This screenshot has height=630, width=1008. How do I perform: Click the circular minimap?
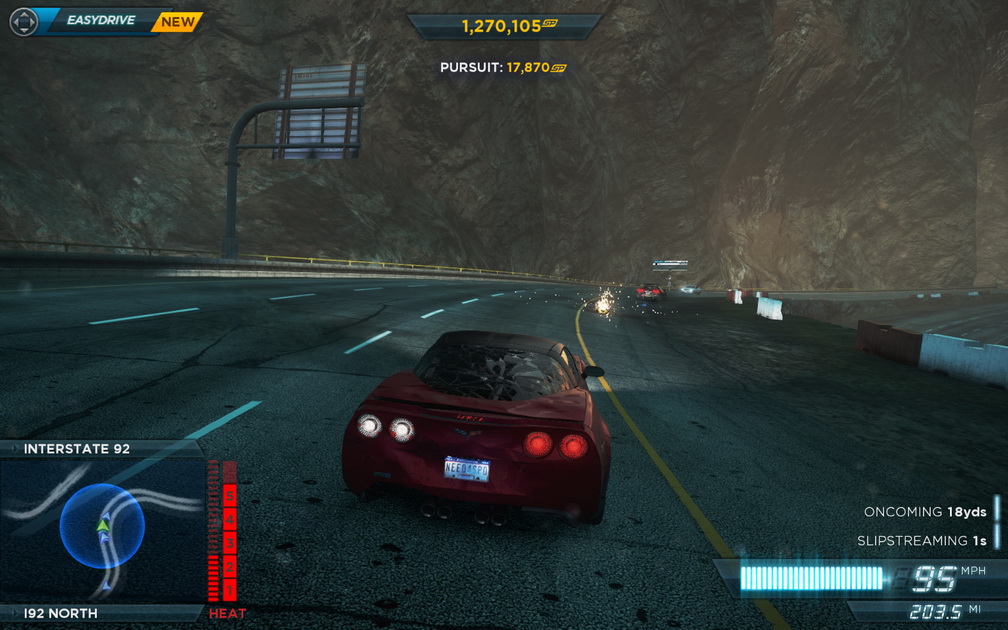tap(102, 525)
